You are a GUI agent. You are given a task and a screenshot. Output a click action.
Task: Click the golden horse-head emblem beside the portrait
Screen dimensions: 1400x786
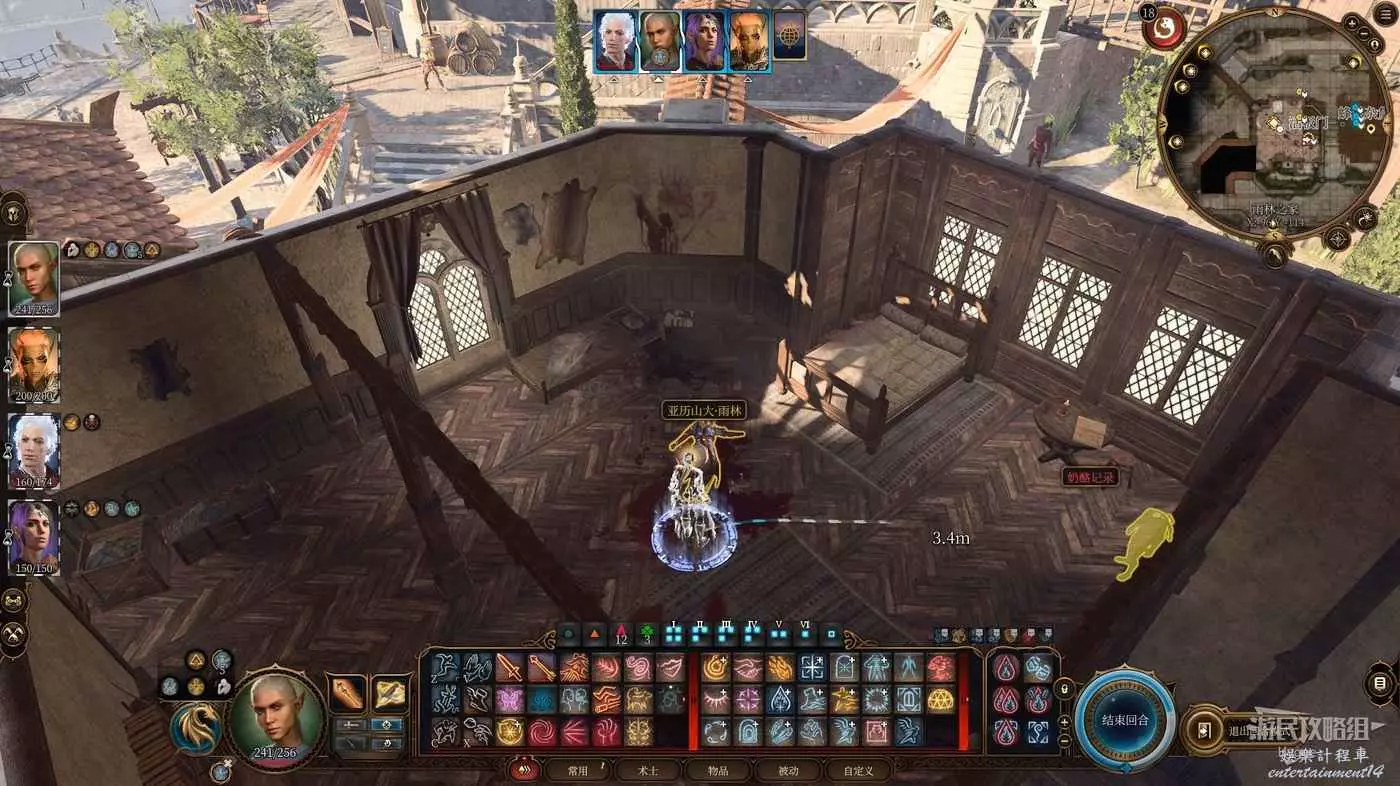click(196, 729)
